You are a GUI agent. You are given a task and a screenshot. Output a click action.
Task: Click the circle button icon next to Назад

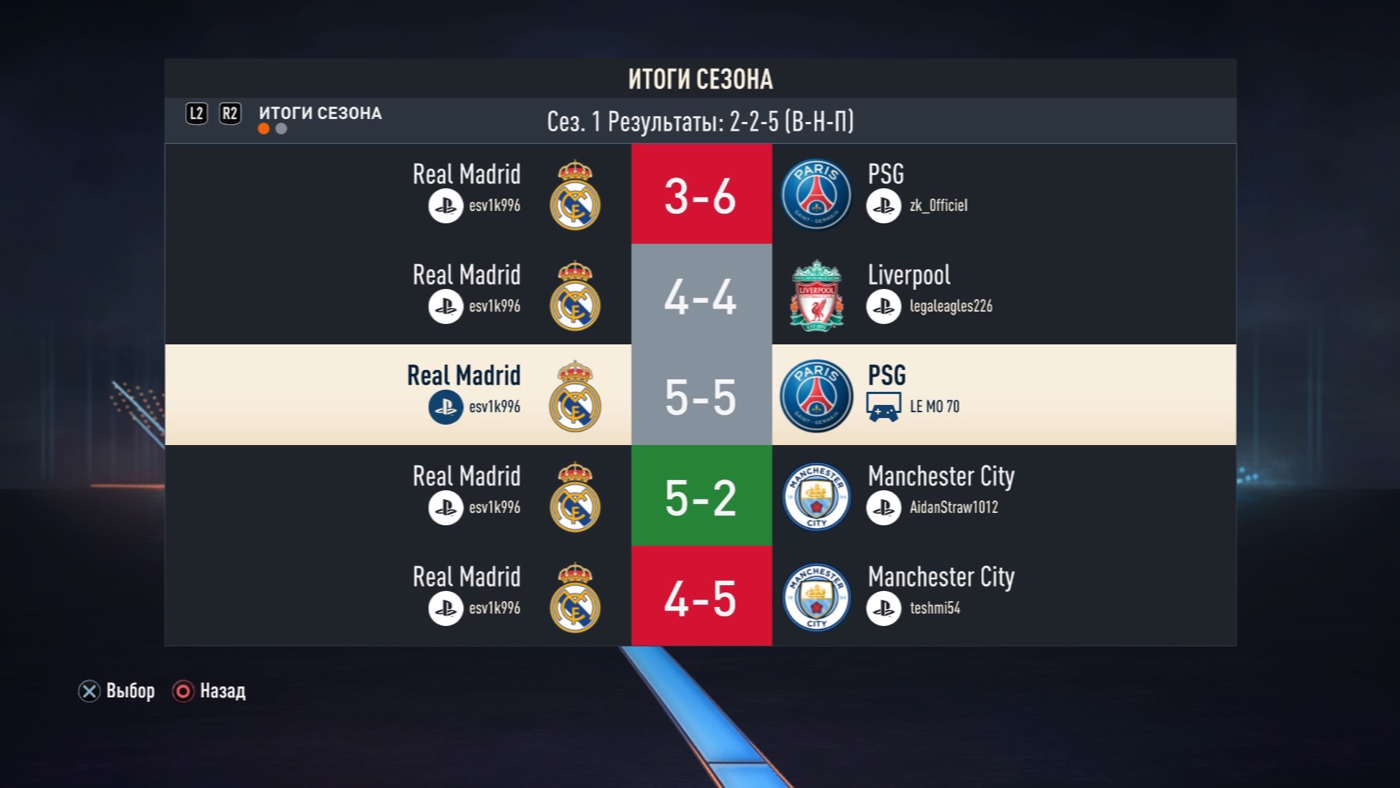(182, 691)
